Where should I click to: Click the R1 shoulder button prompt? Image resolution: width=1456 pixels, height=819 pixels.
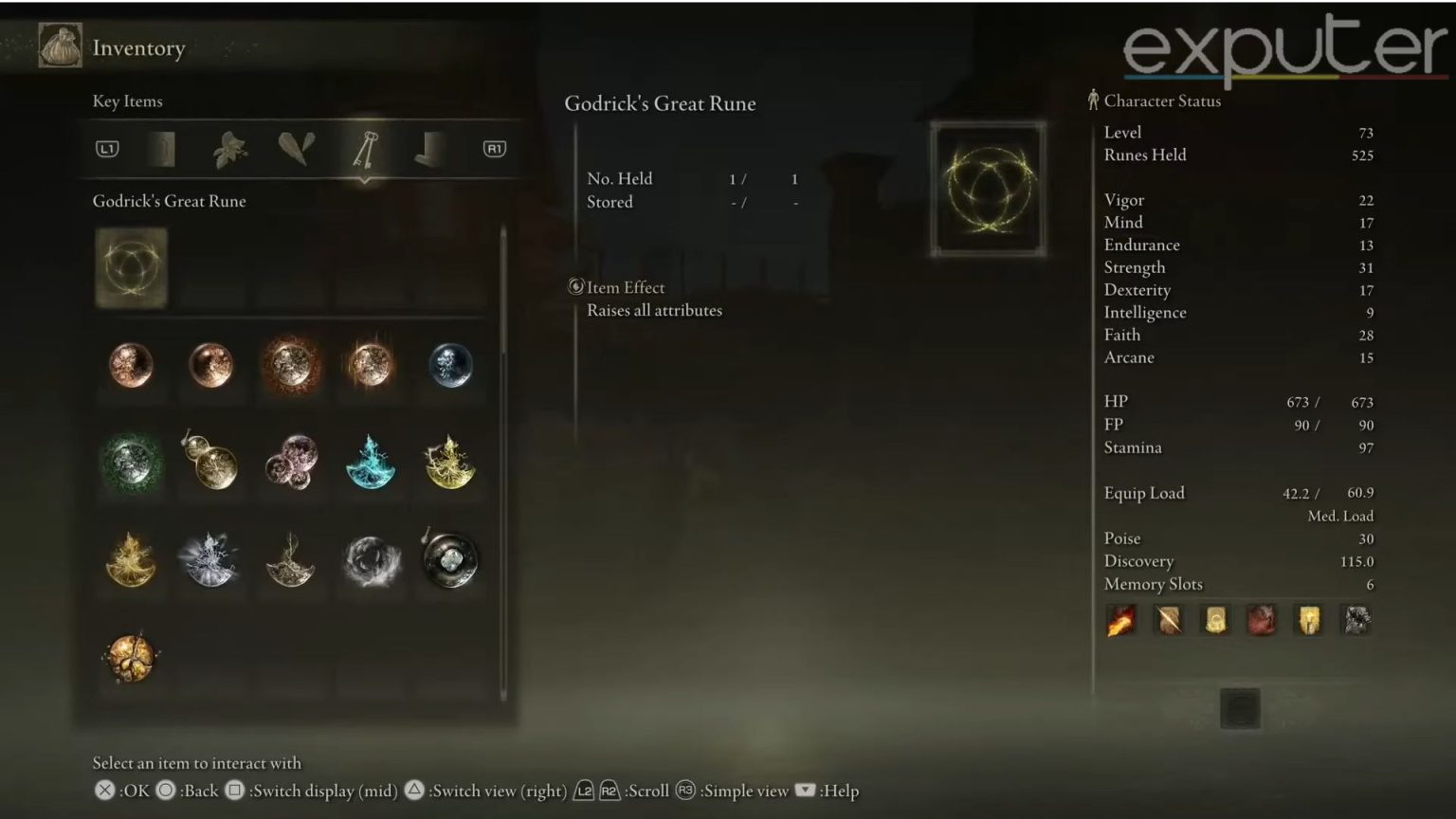tap(494, 149)
